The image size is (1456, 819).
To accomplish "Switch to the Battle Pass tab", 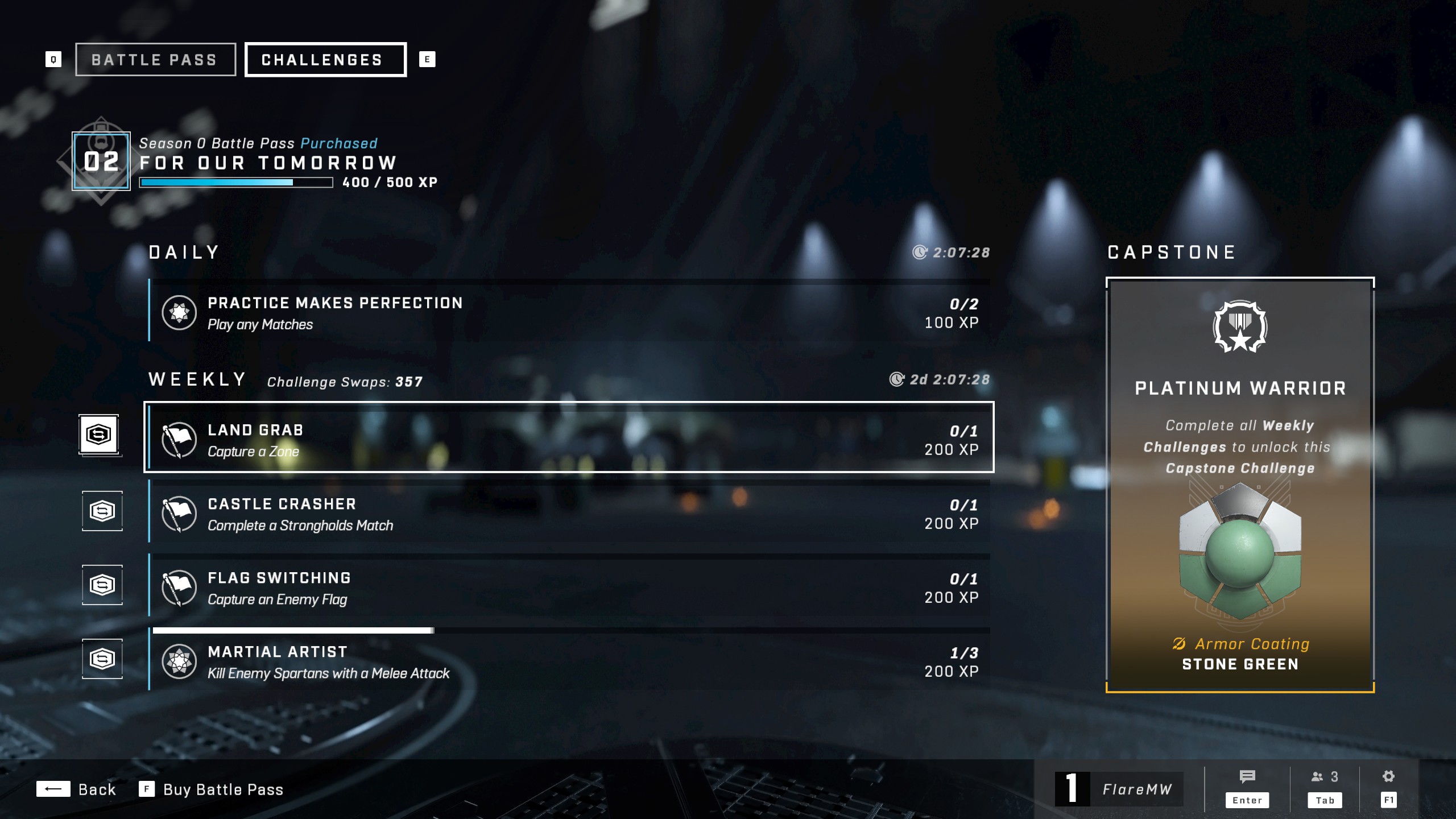I will click(x=155, y=60).
